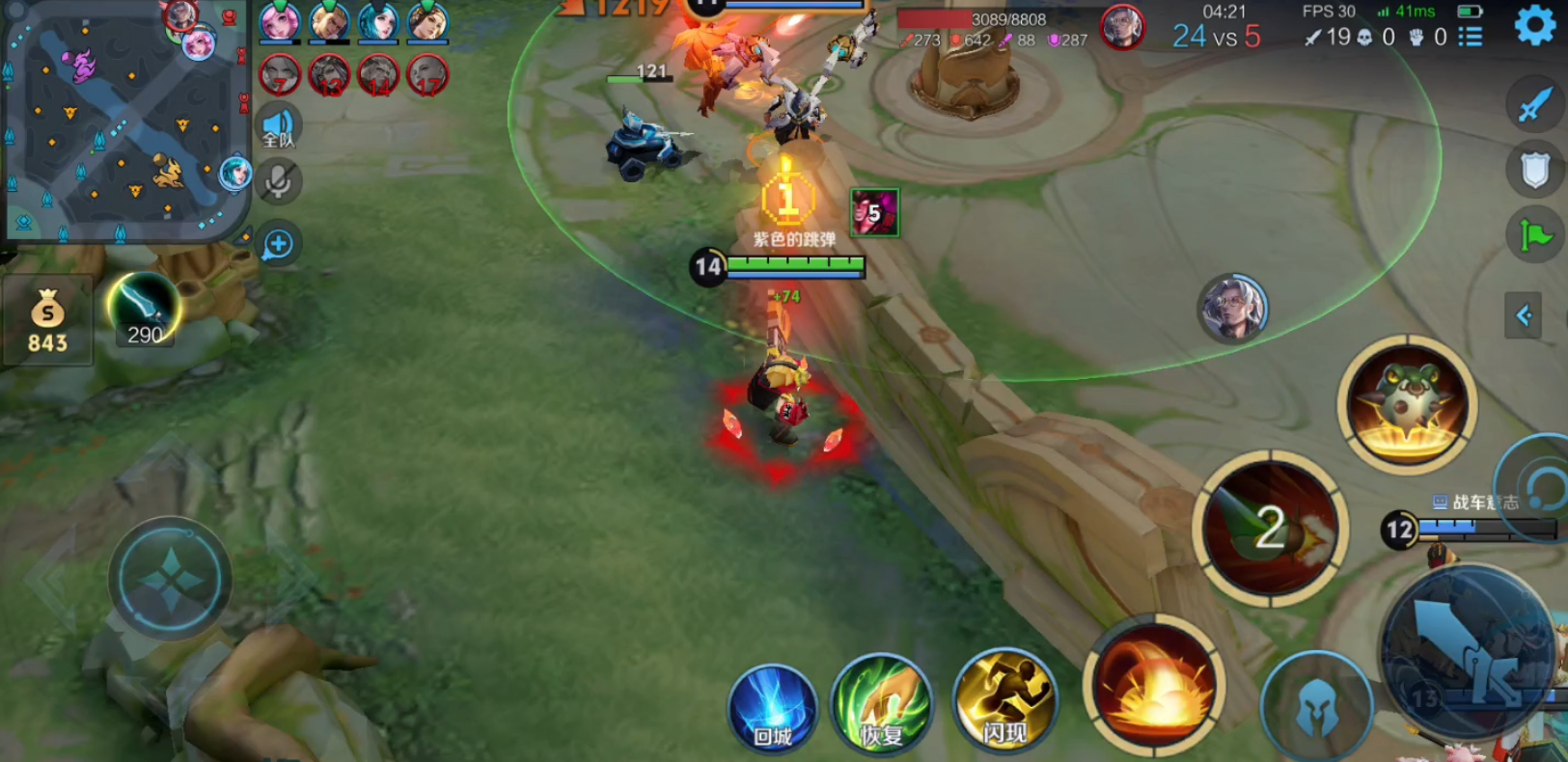The image size is (1568, 762).
Task: Select the green flag rally signal
Action: coord(1534,235)
